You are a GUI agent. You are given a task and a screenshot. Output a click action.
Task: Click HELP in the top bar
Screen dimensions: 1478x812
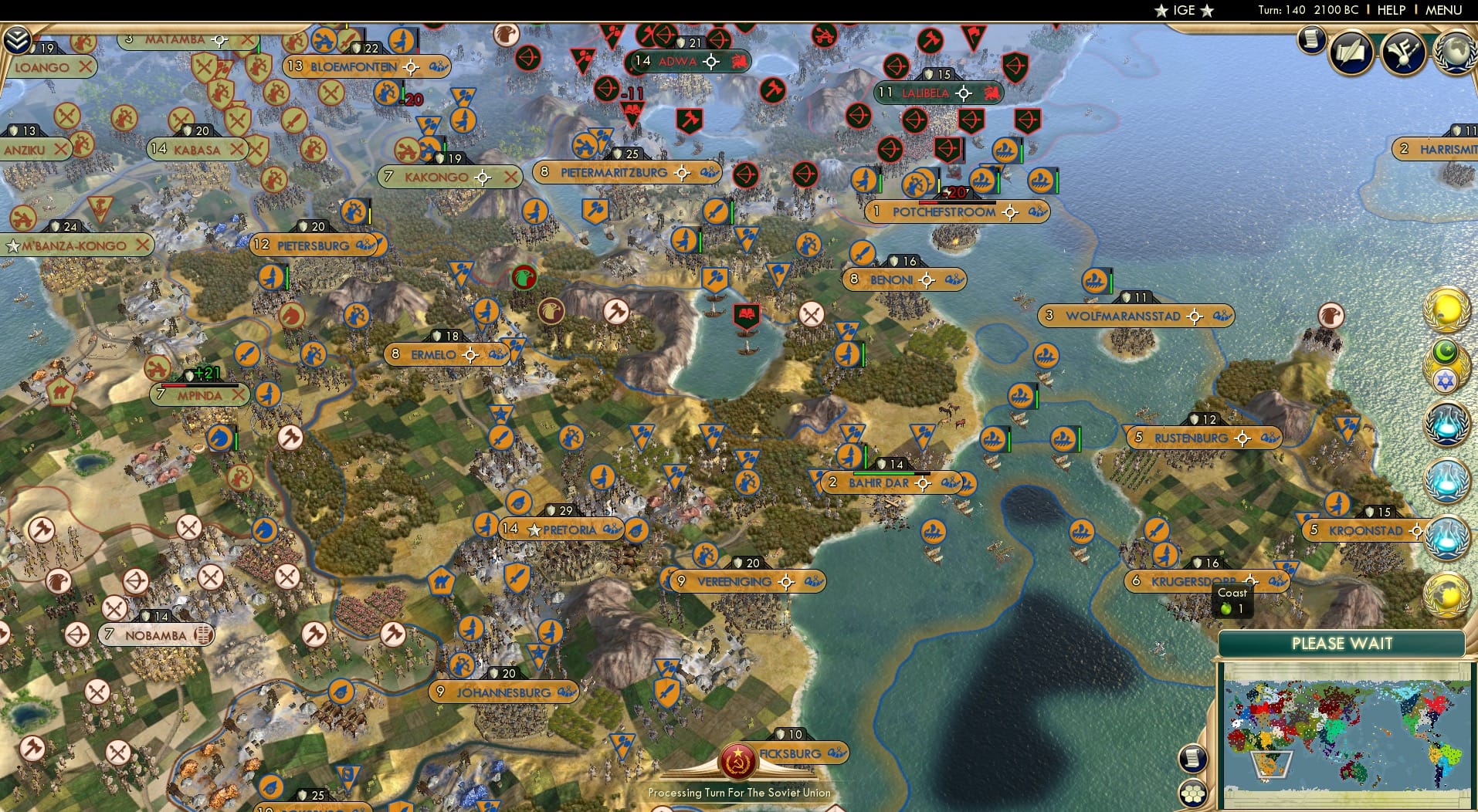click(x=1390, y=10)
